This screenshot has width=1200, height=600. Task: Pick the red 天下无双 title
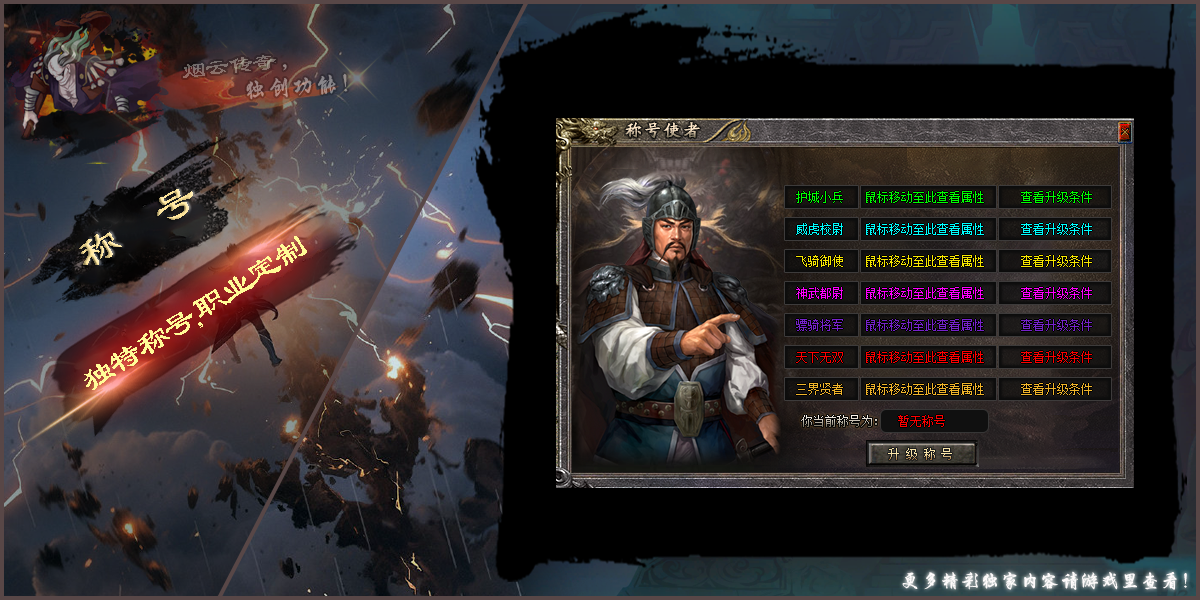click(x=820, y=358)
